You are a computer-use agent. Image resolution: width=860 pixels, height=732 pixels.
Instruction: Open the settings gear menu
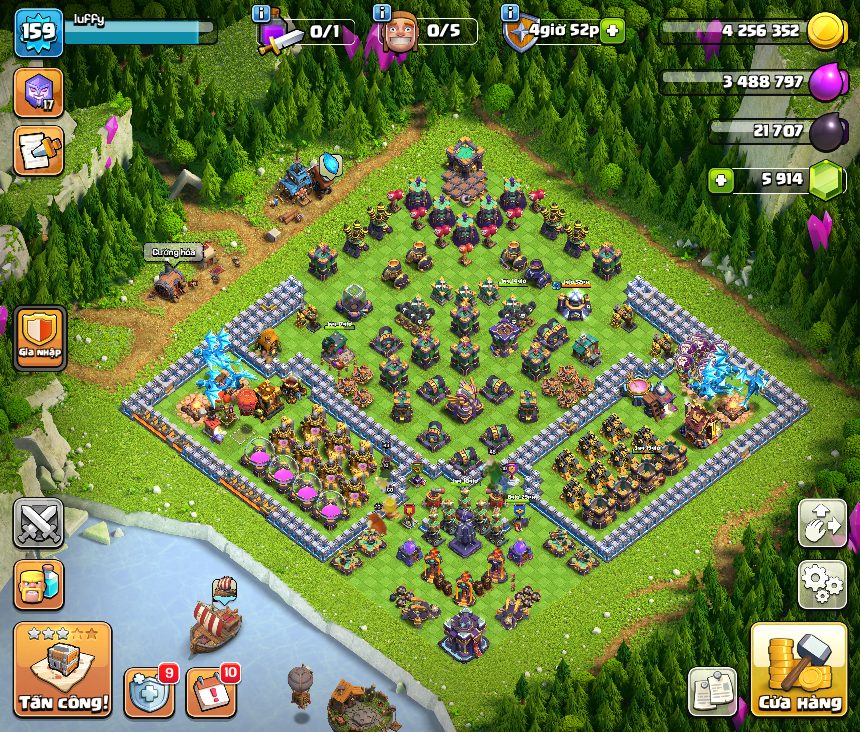pos(822,584)
